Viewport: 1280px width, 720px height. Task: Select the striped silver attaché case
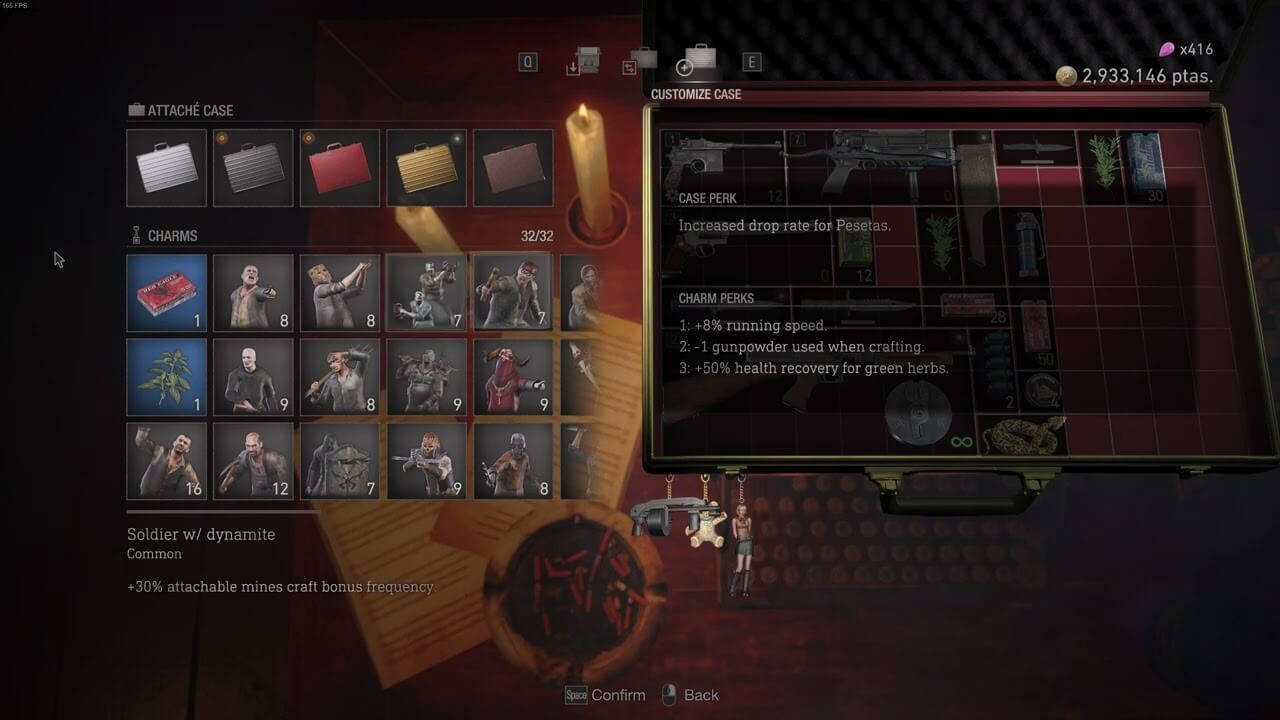point(252,168)
